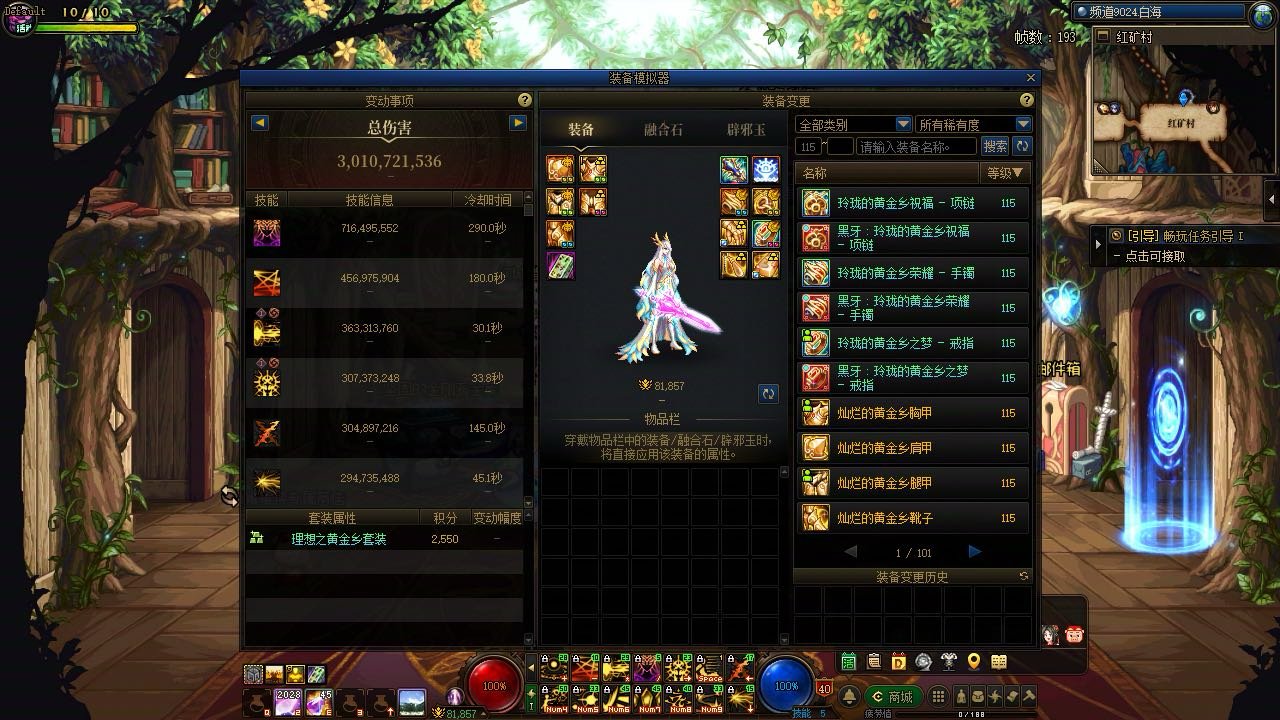Click the clipboard icon in the bottom taskbar
This screenshot has height=720, width=1280.
point(874,662)
